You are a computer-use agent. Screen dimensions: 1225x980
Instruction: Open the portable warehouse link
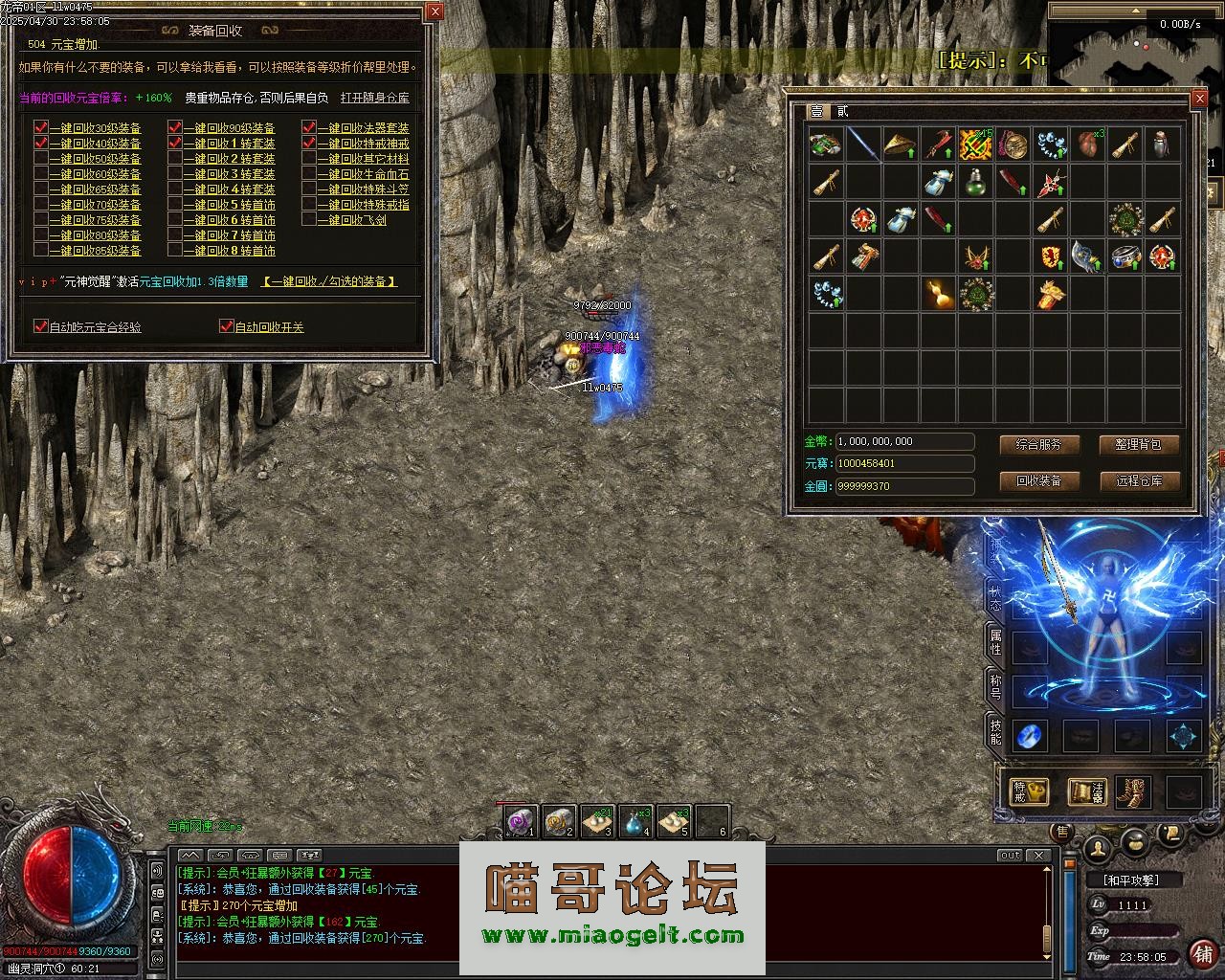374,98
